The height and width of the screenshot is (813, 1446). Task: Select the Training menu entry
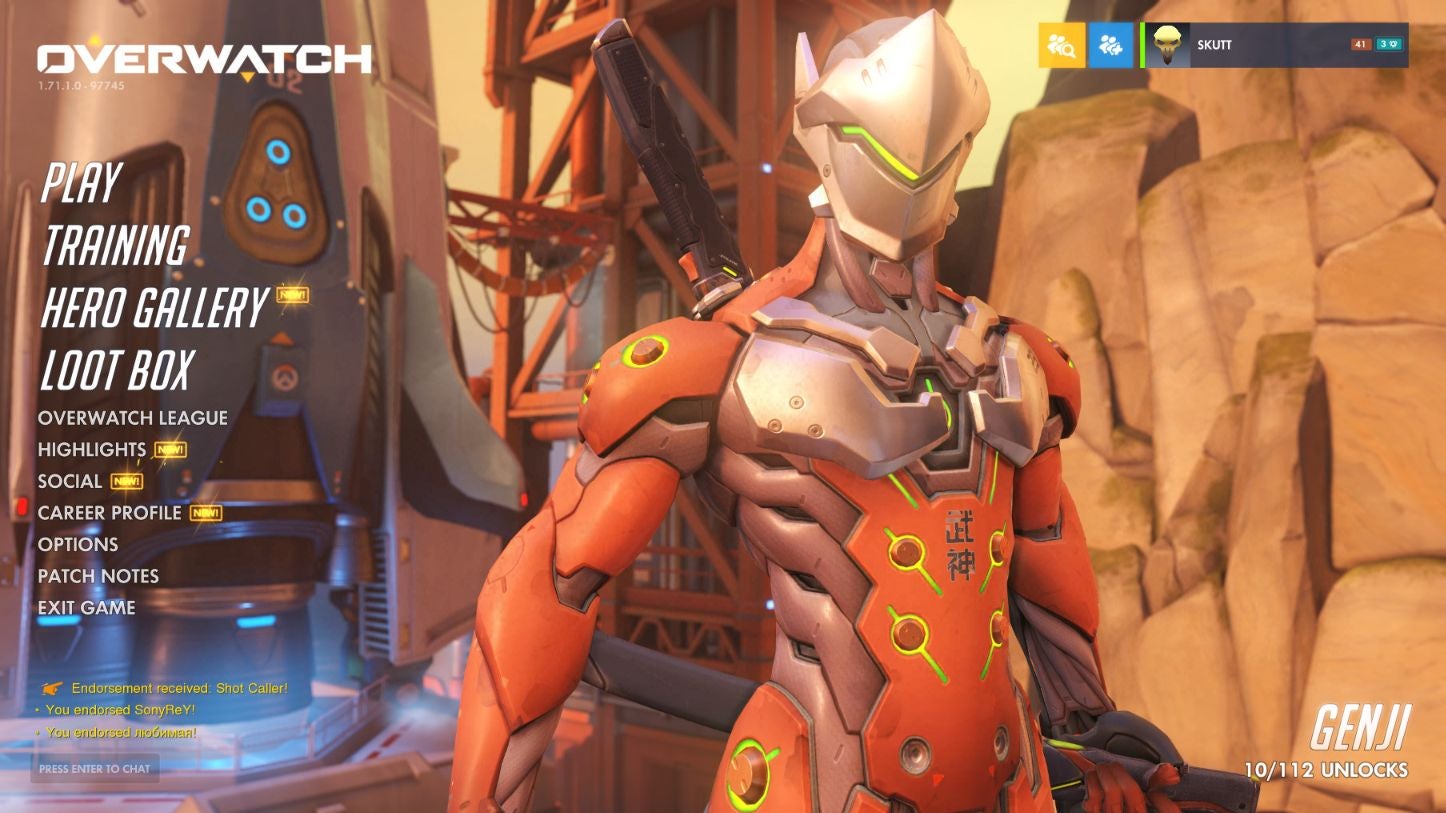[115, 246]
